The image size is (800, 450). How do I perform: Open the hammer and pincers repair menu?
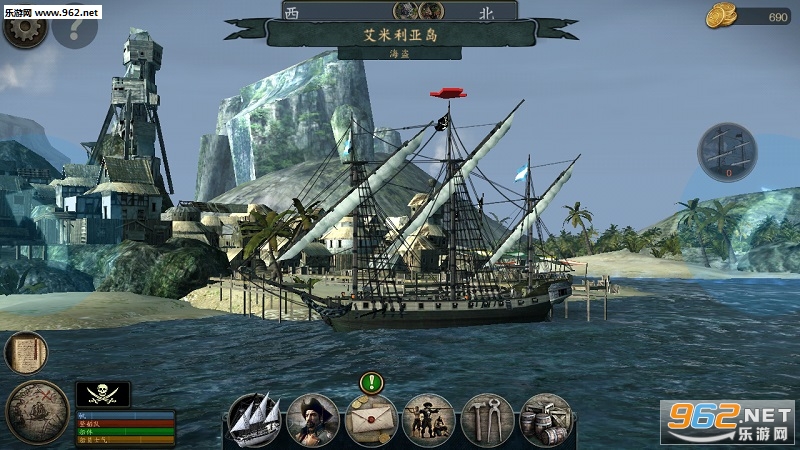(488, 420)
